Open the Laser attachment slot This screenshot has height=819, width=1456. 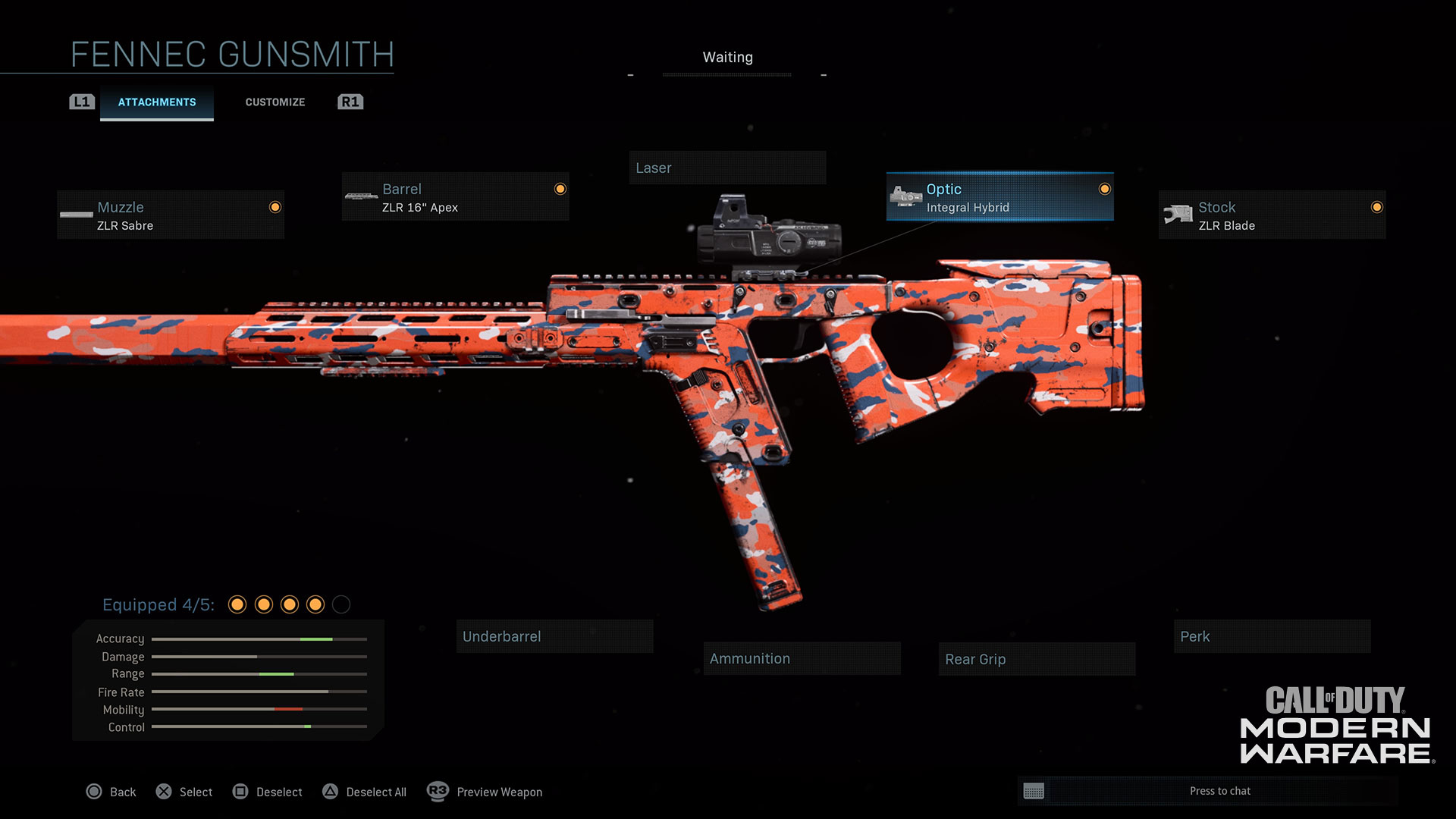pos(727,168)
